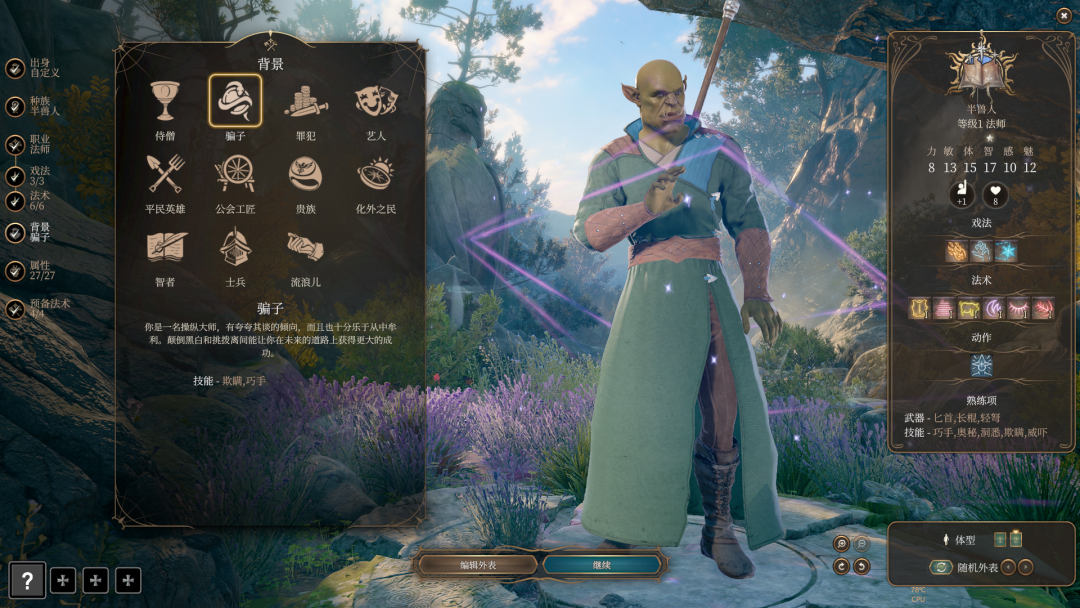Close the character creation screen
Image resolution: width=1080 pixels, height=608 pixels.
pos(1063,14)
